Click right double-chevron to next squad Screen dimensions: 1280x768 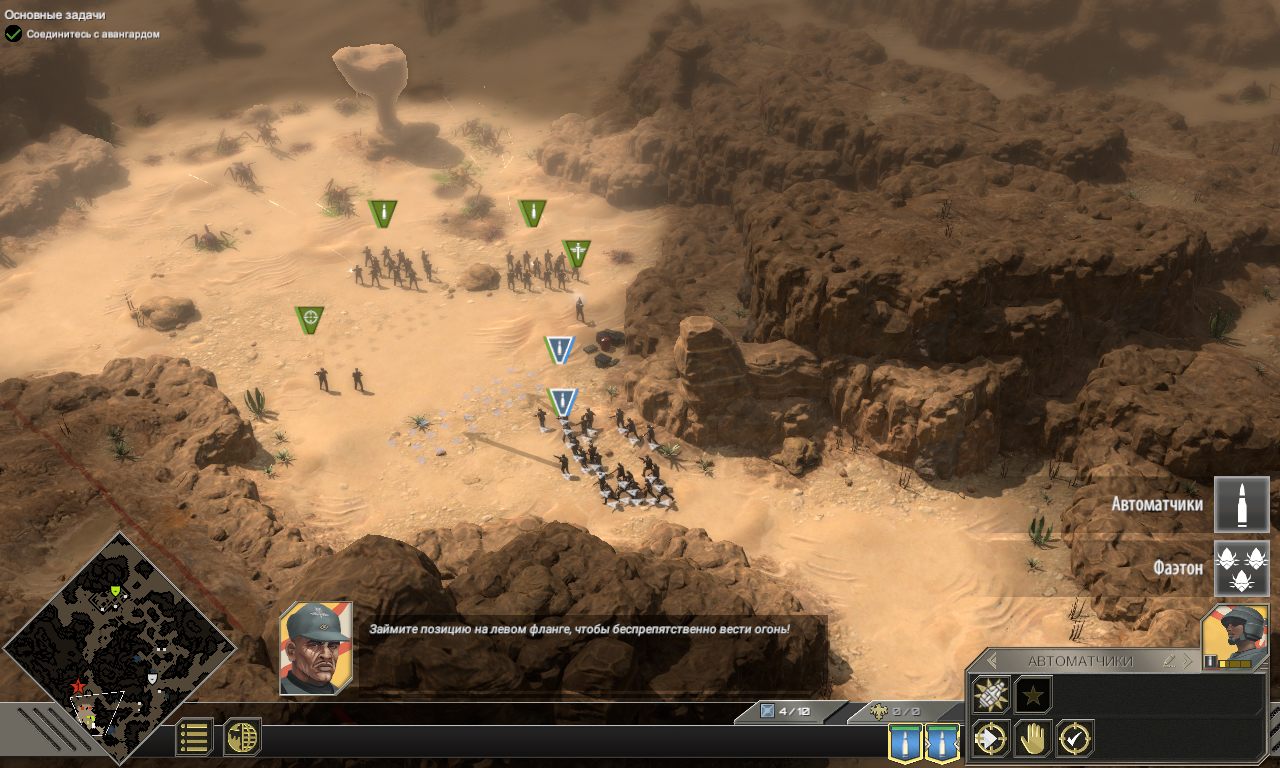(x=1188, y=660)
